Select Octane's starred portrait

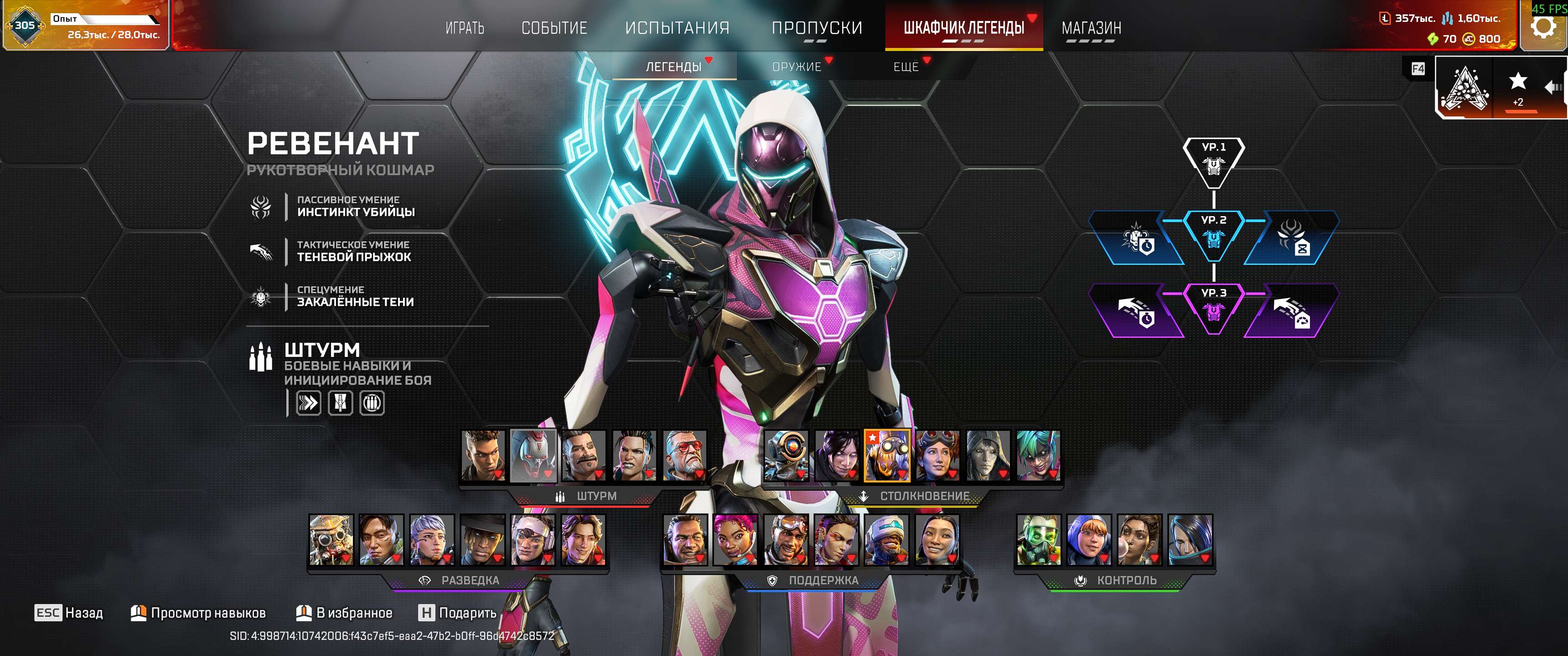[887, 456]
